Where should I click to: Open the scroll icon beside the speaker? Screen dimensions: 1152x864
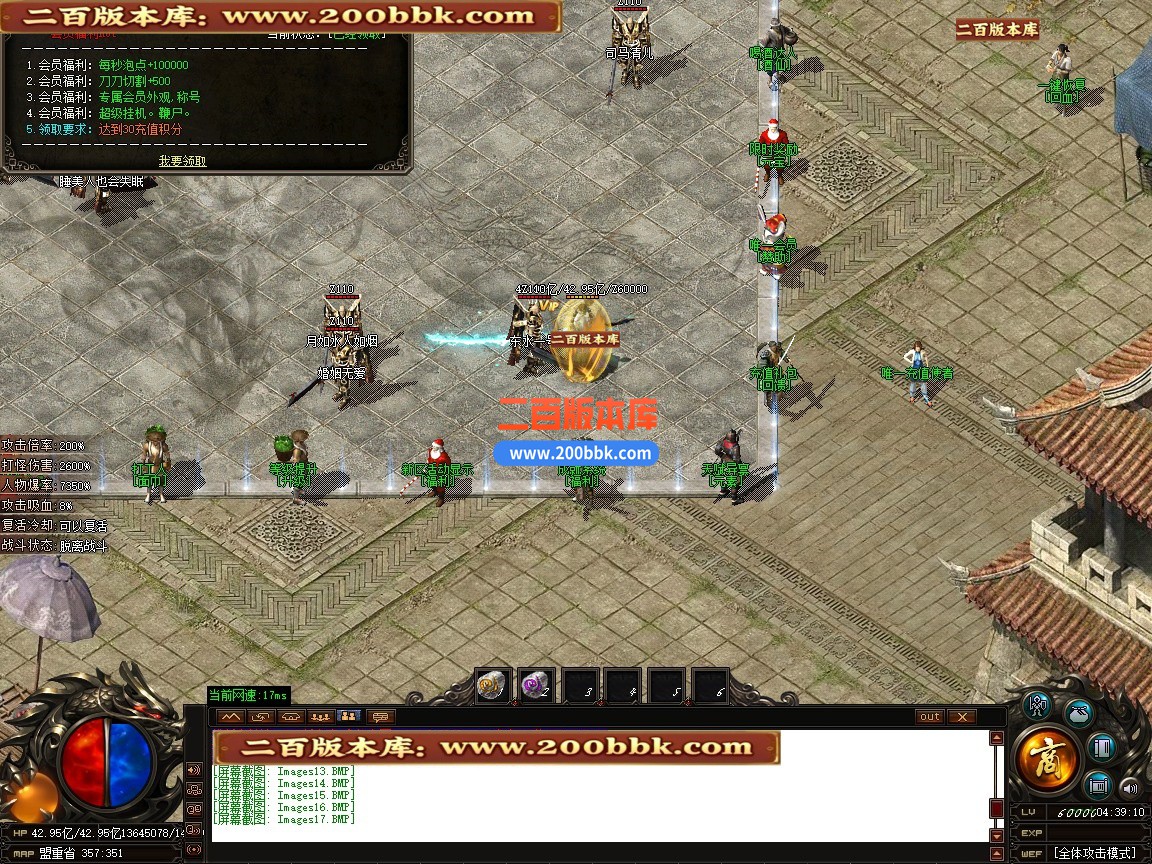(1099, 784)
